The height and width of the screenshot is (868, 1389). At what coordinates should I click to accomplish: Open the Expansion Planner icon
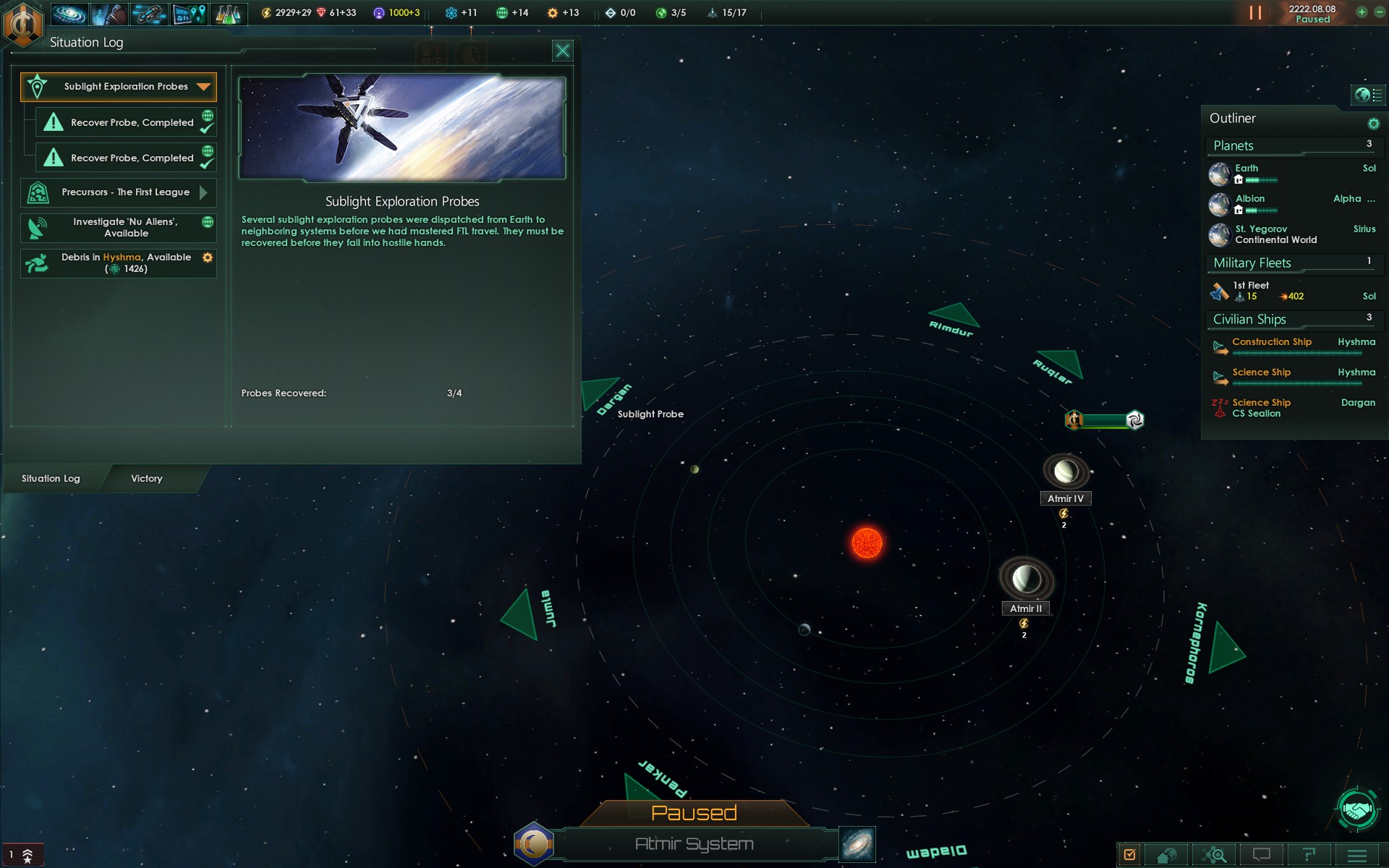click(190, 12)
